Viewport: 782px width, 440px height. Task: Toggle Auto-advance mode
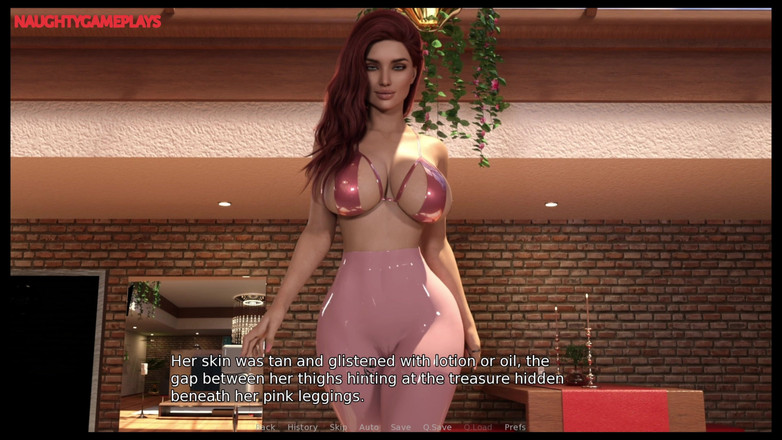[x=369, y=427]
